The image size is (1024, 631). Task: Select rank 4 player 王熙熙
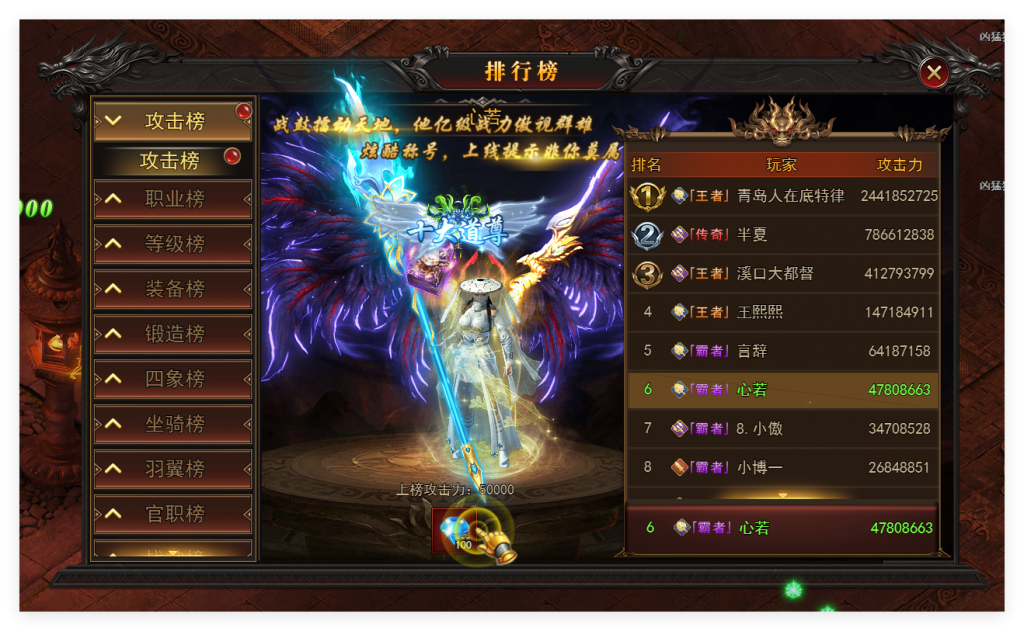[783, 312]
